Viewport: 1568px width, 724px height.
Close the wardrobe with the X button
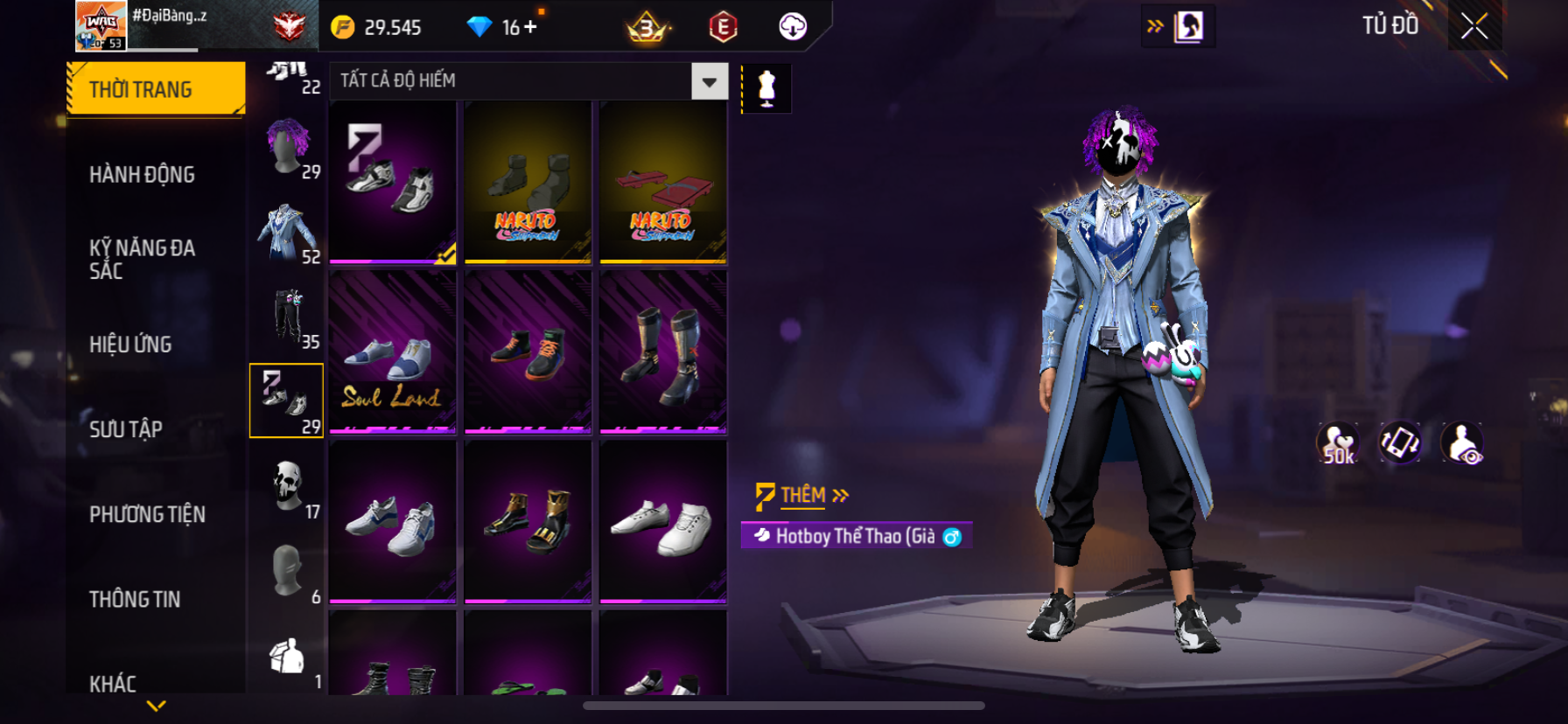(x=1474, y=26)
